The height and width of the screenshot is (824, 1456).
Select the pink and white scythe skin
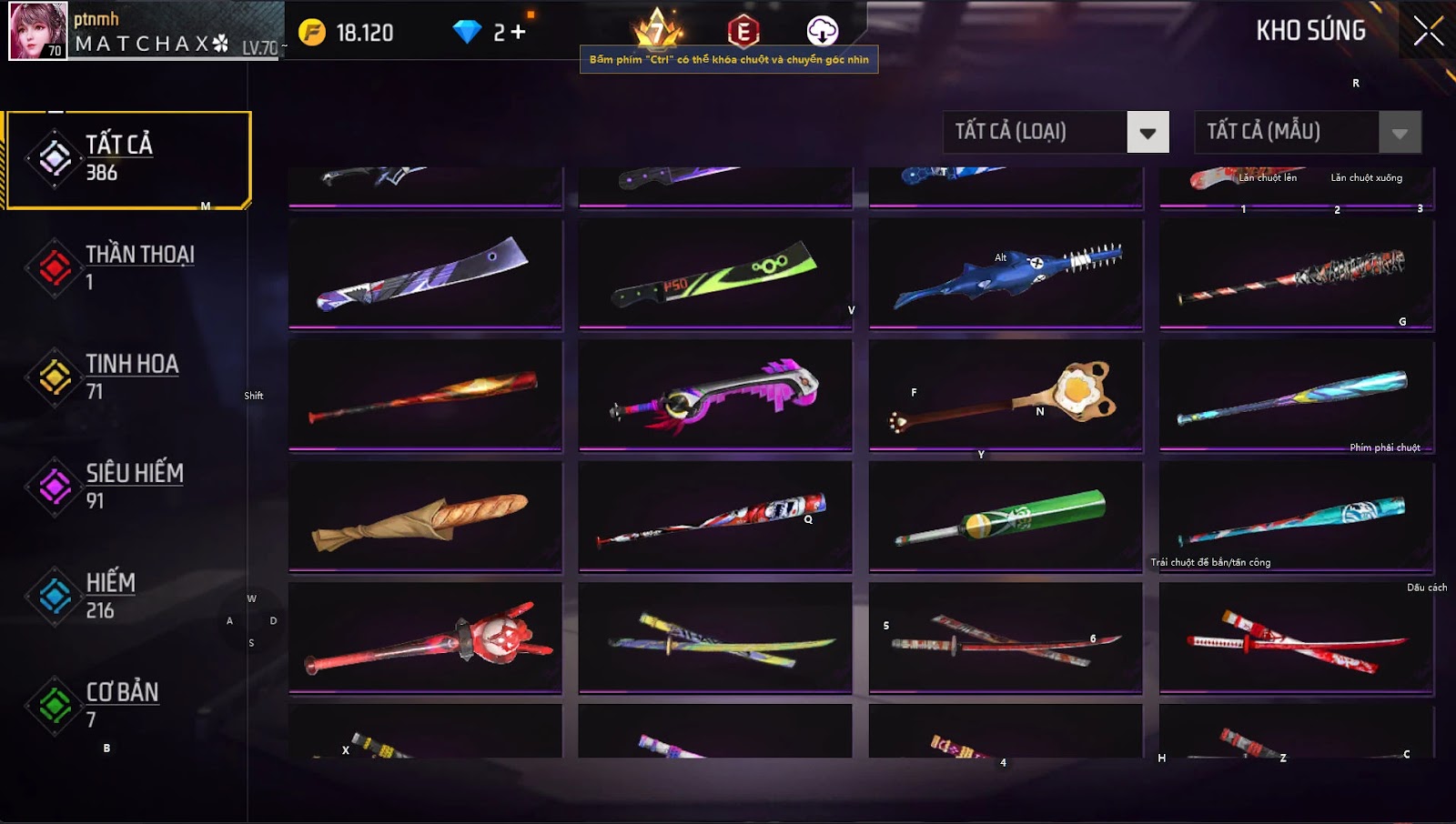click(715, 396)
